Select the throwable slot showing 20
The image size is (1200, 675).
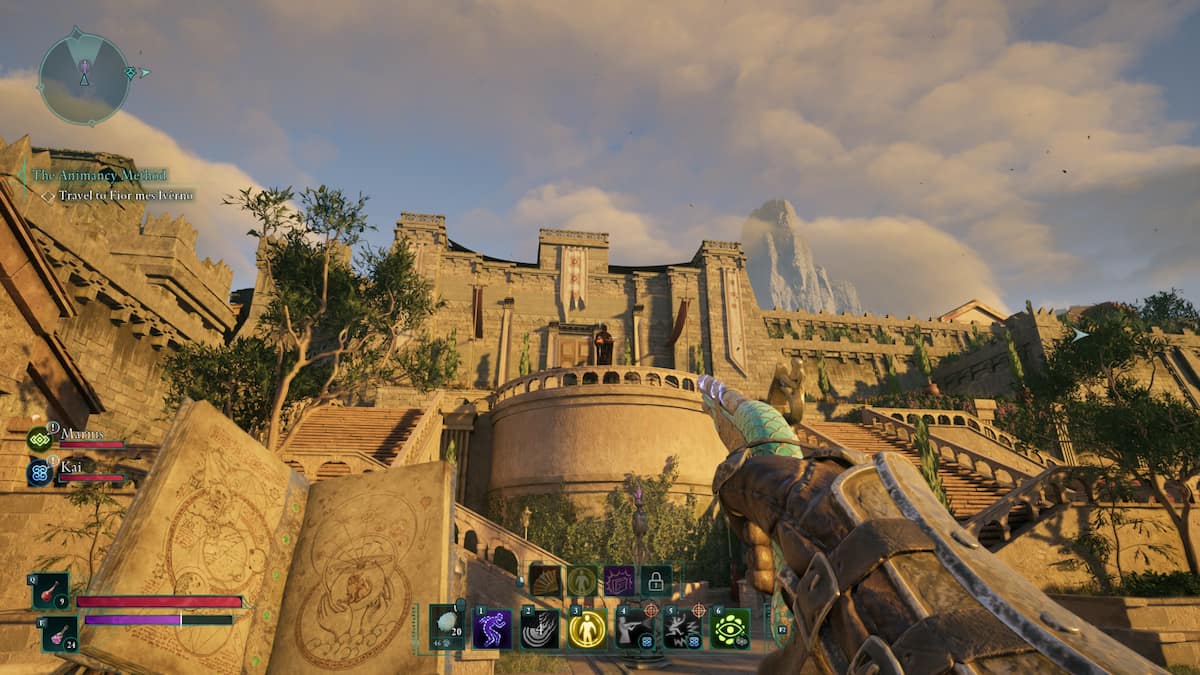tap(447, 628)
